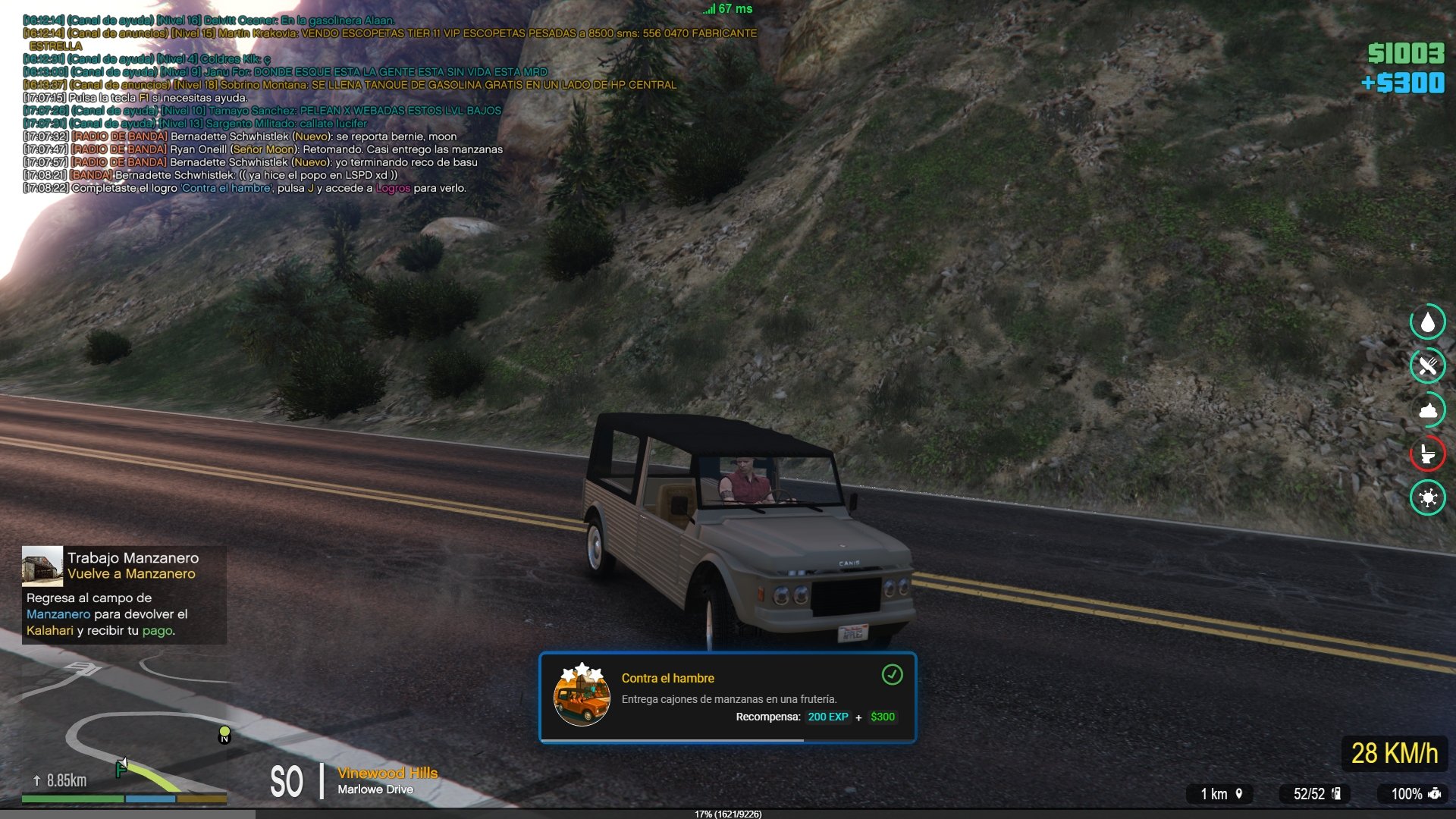This screenshot has height=819, width=1456.
Task: Click the water drop thirst icon
Action: 1427,322
